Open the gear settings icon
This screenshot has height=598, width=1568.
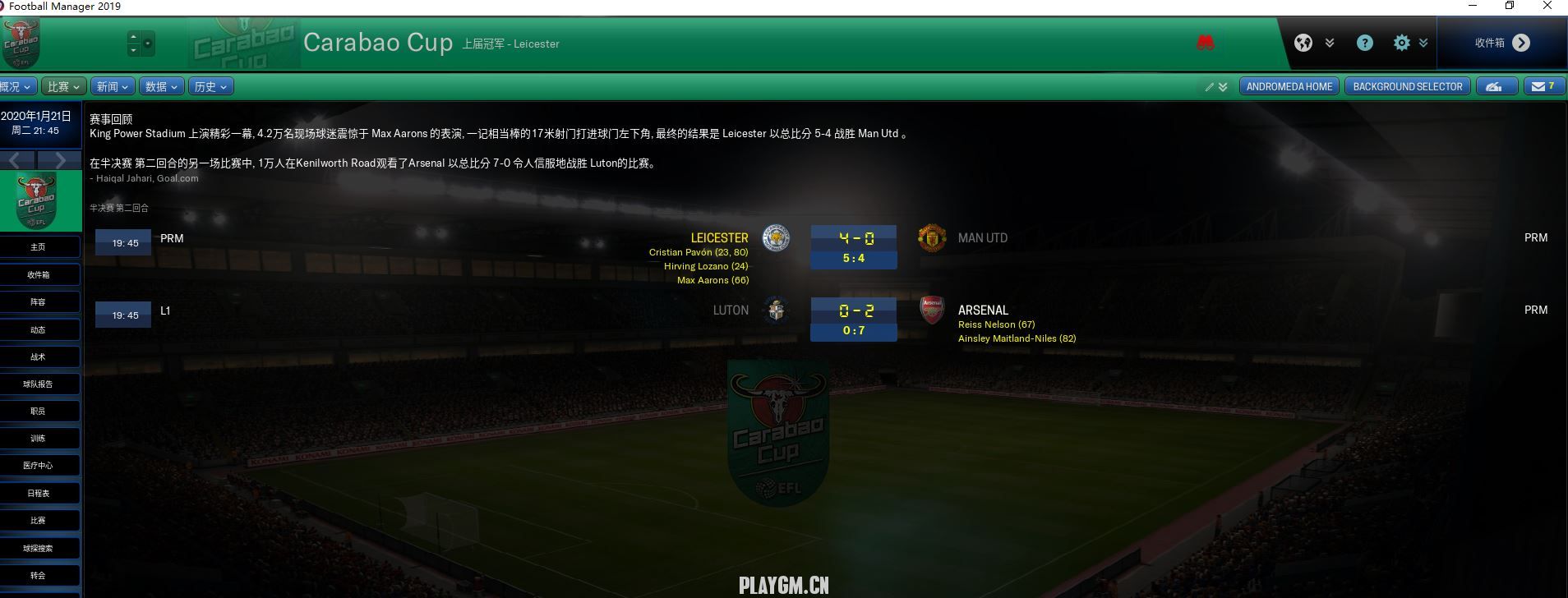point(1401,43)
